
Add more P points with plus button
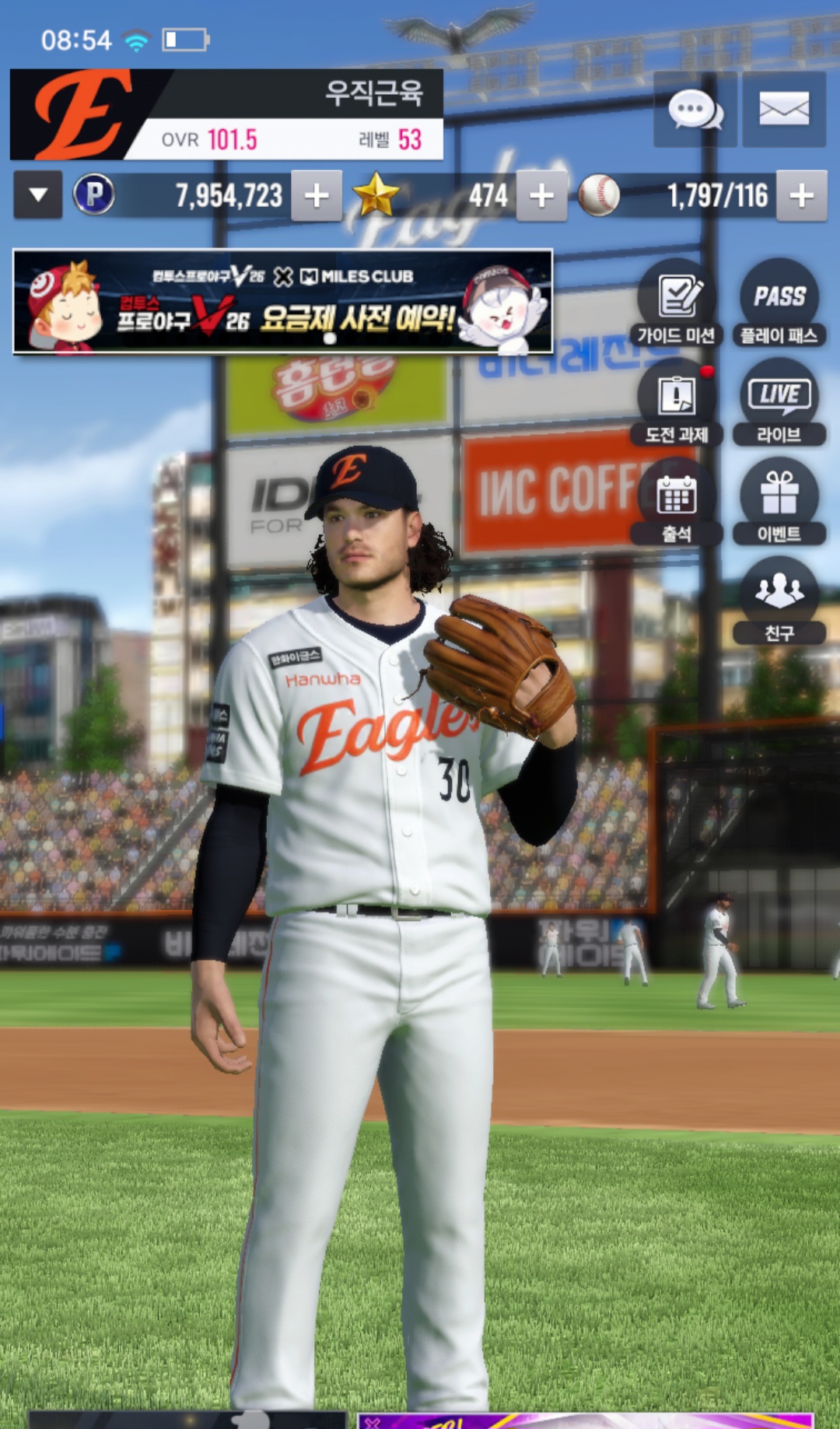tap(317, 196)
